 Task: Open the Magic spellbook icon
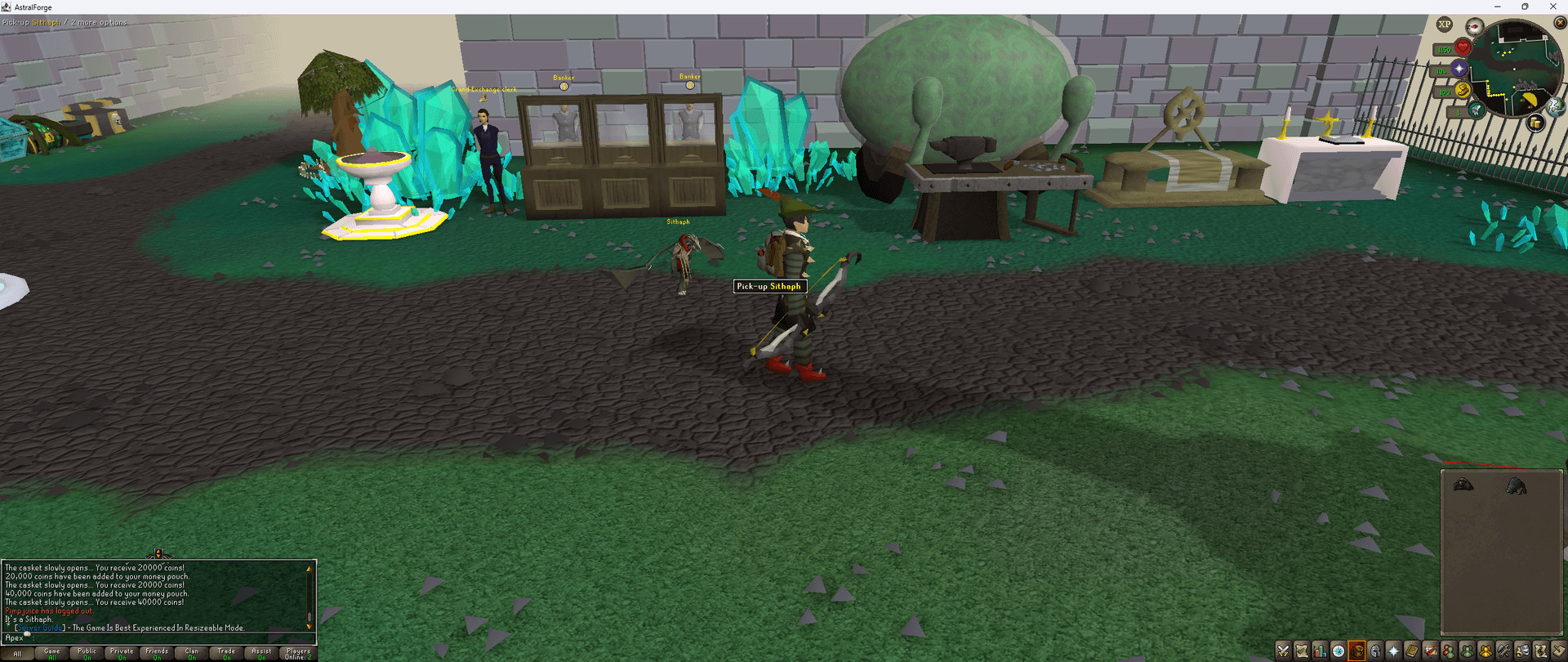pos(1412,652)
